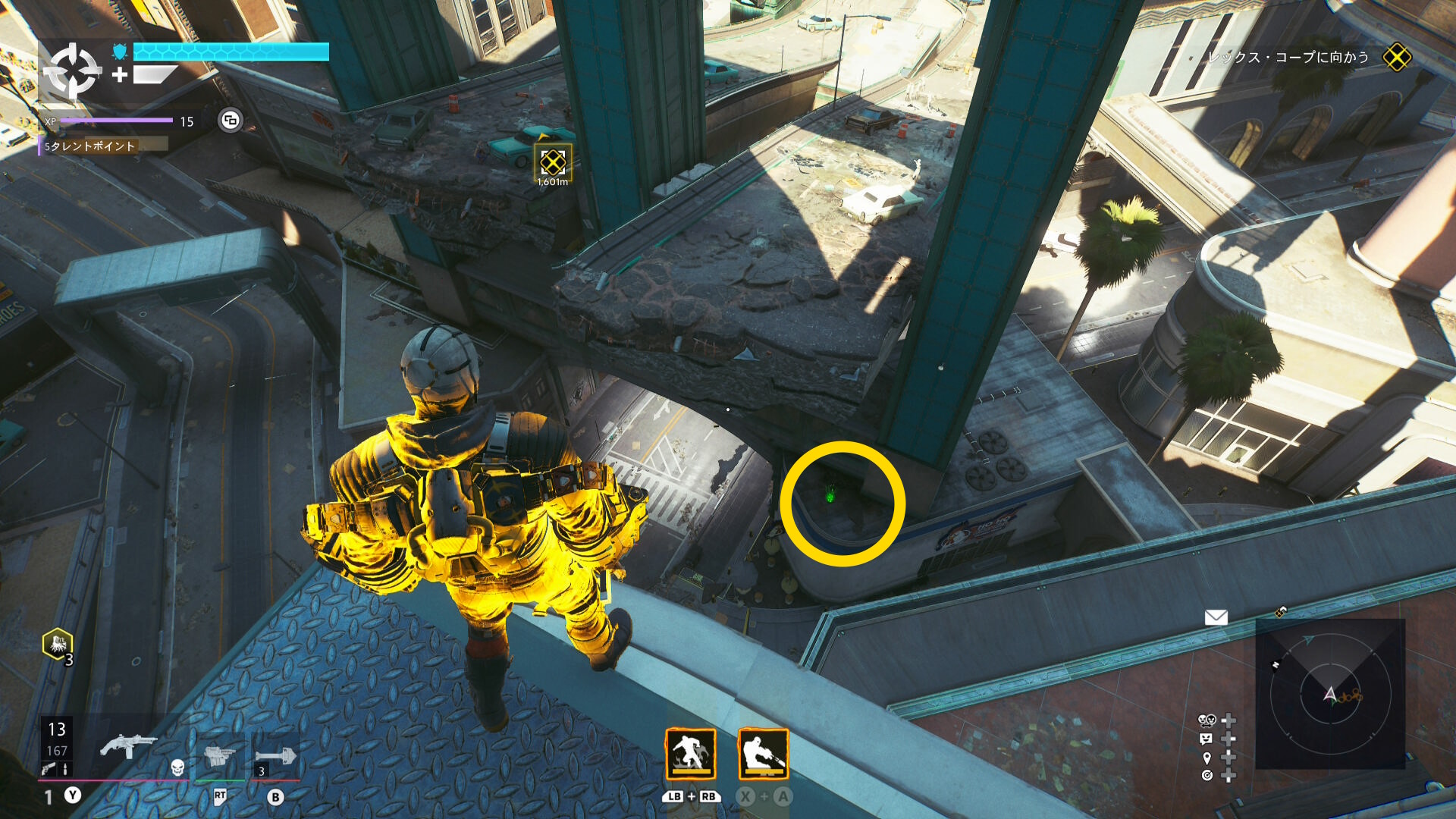Screen dimensions: 1456x819
Task: Activate the jumping figure ability icon
Action: pos(690,754)
